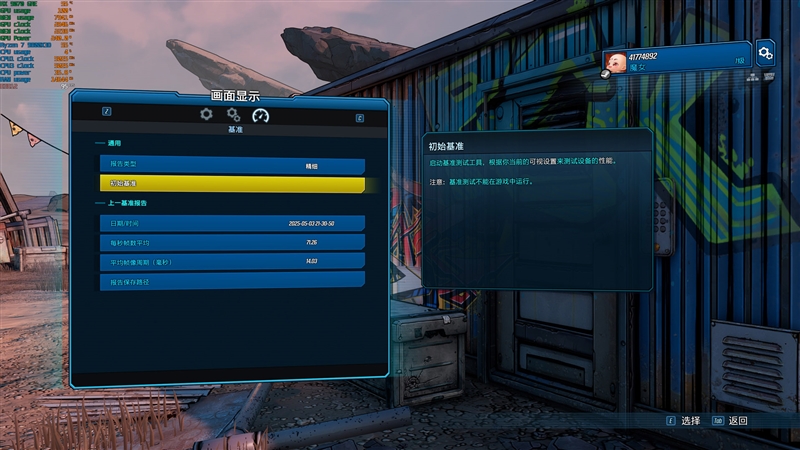Click the 每秒帧数平均 average FPS row
The image size is (800, 450).
pyautogui.click(x=232, y=242)
